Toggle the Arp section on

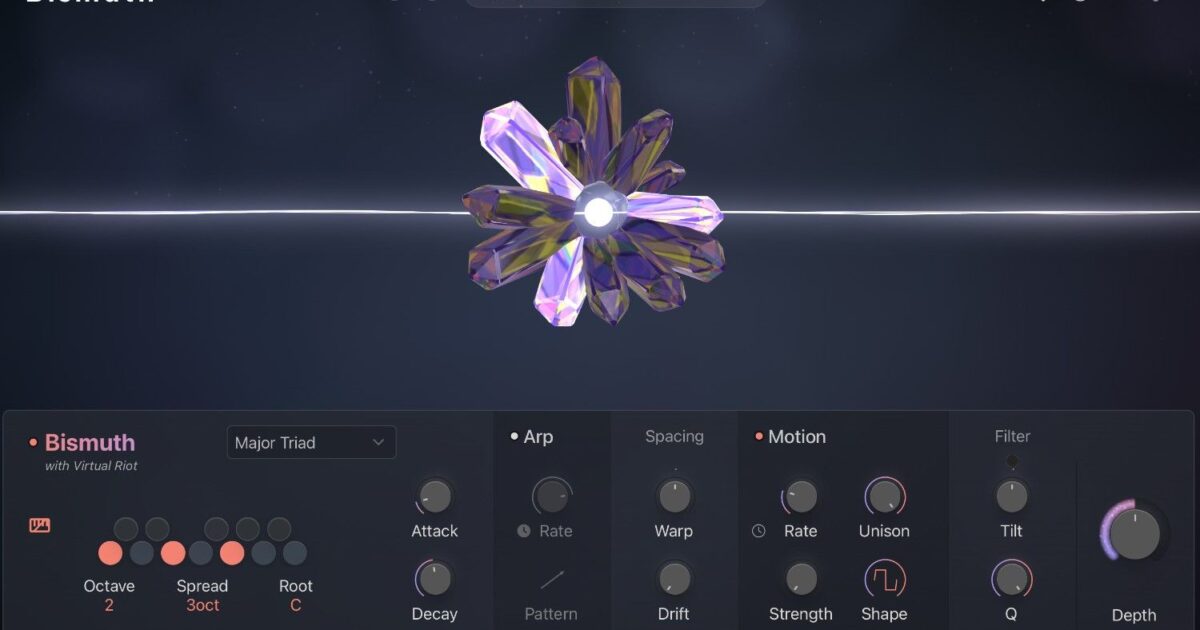(515, 437)
